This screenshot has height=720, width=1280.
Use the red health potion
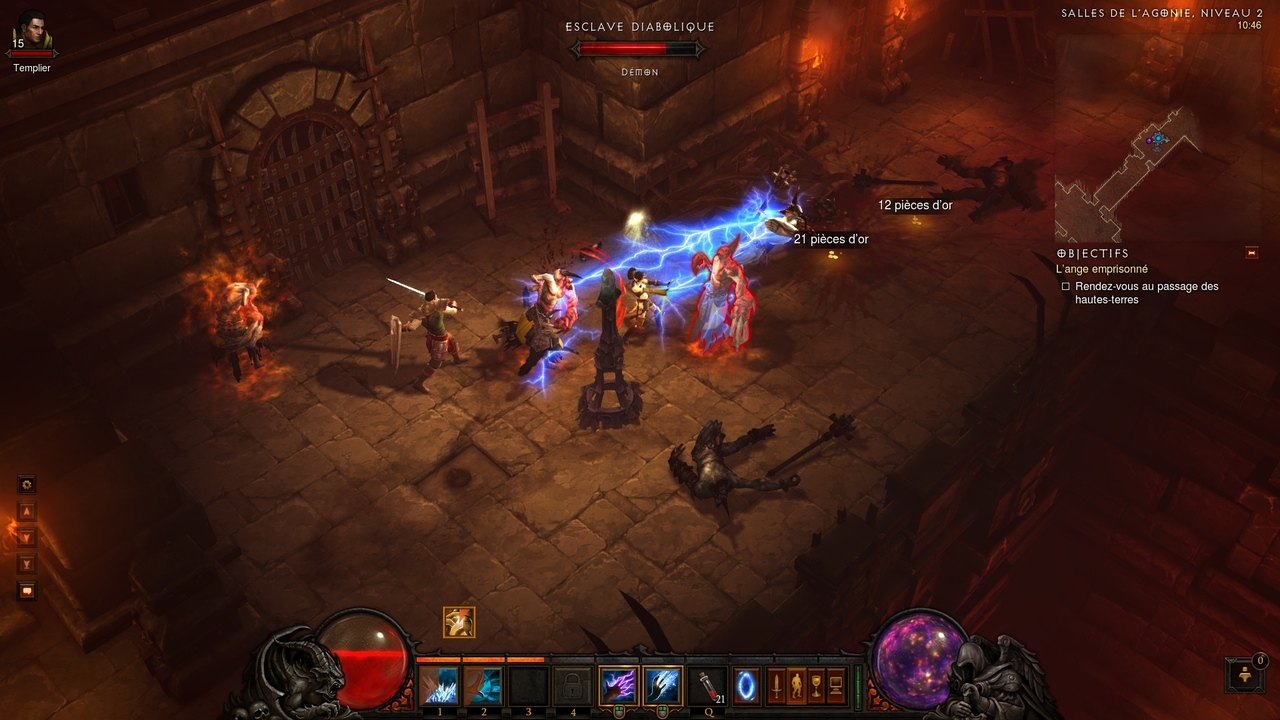tap(707, 686)
